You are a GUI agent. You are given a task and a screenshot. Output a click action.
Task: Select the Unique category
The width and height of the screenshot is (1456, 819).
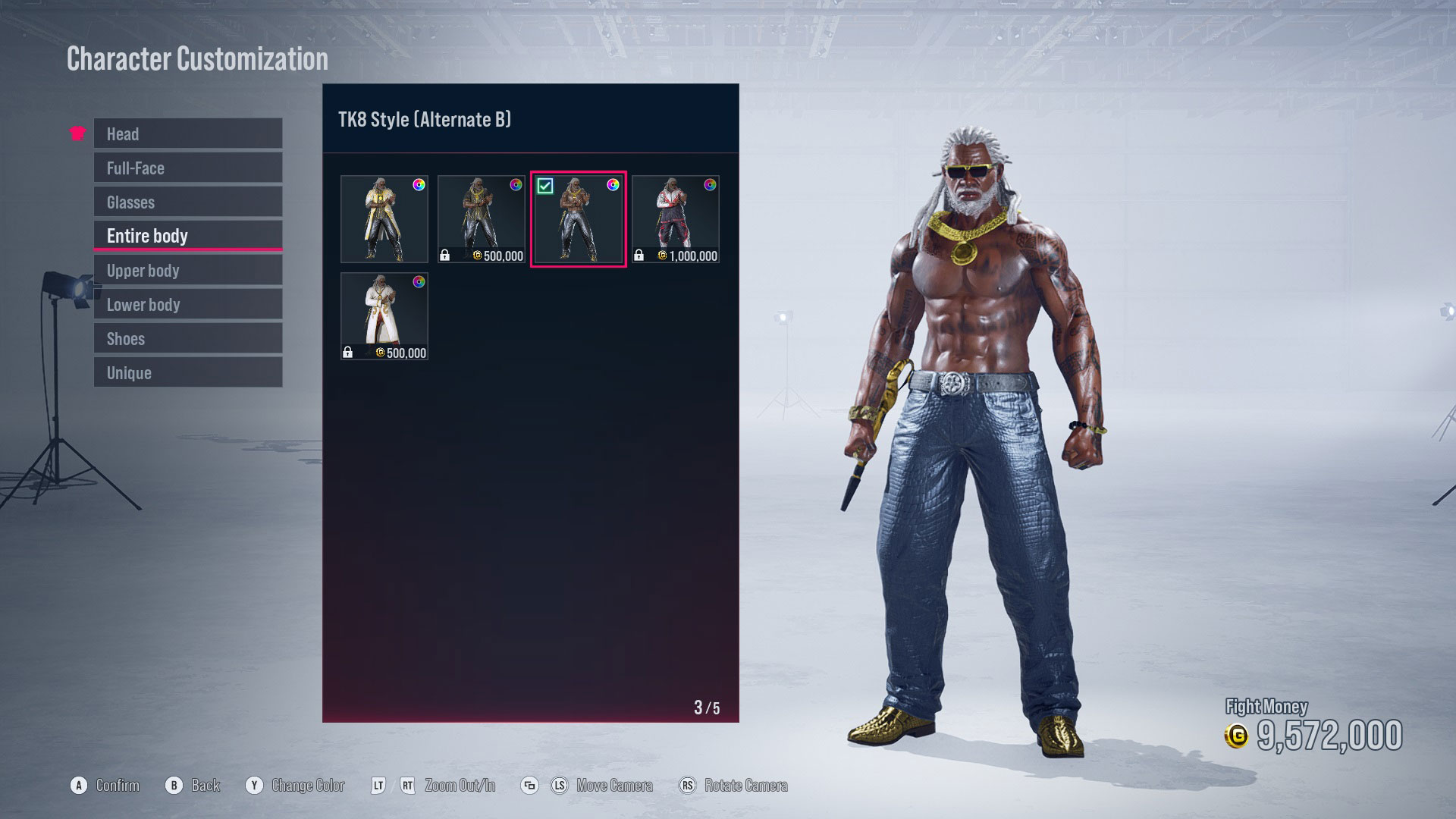pyautogui.click(x=187, y=372)
